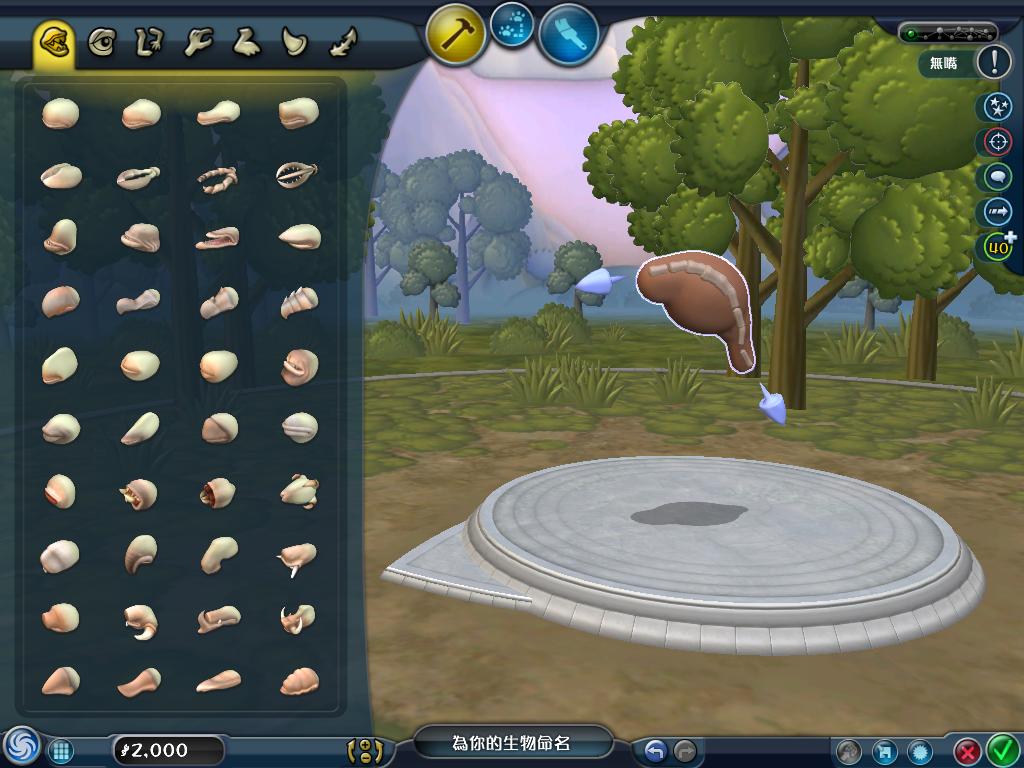Switch to the paintbrush paint mode
The width and height of the screenshot is (1024, 768).
coord(569,34)
